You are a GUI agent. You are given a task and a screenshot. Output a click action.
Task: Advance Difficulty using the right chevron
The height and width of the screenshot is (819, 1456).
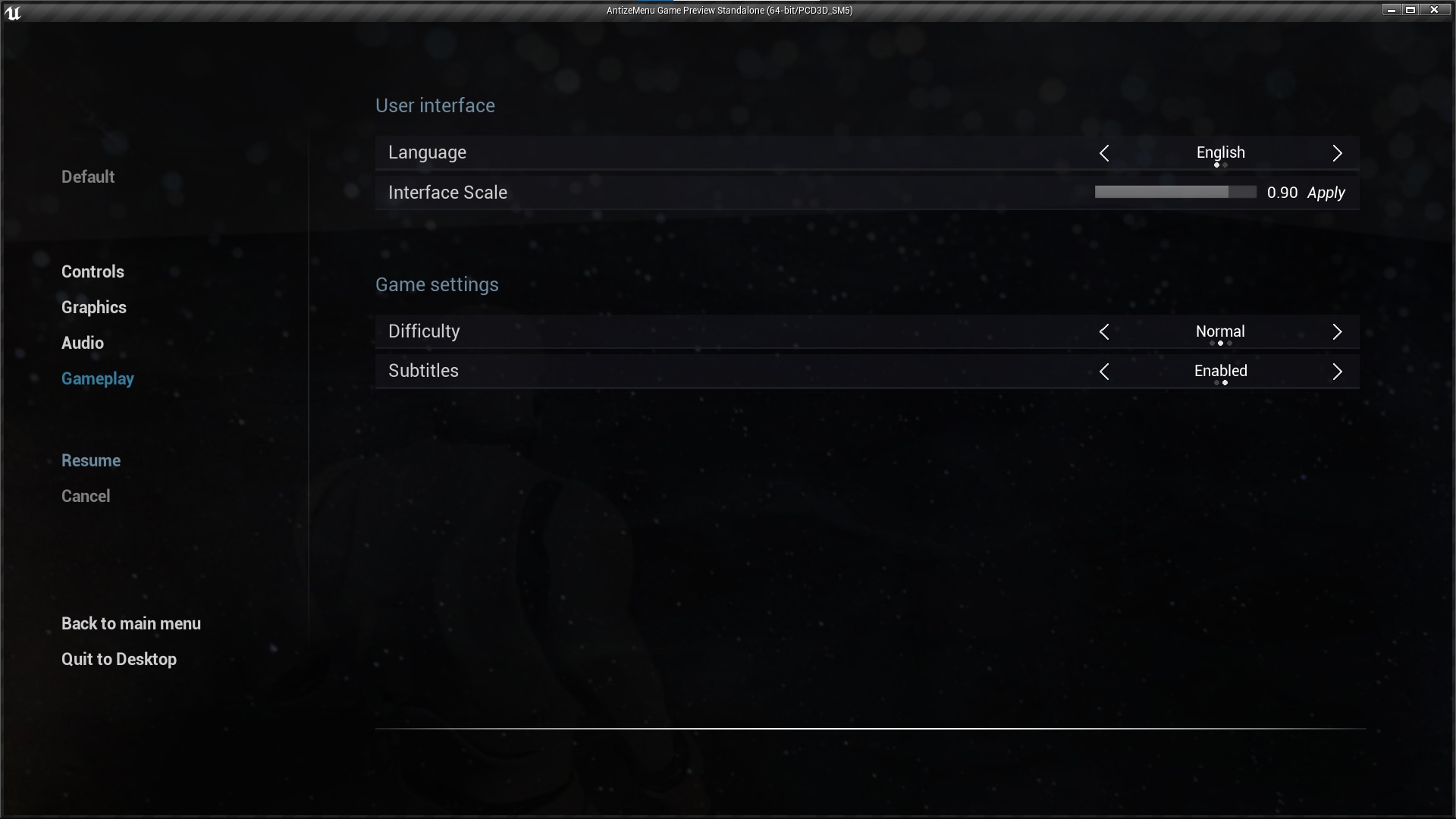click(1337, 331)
